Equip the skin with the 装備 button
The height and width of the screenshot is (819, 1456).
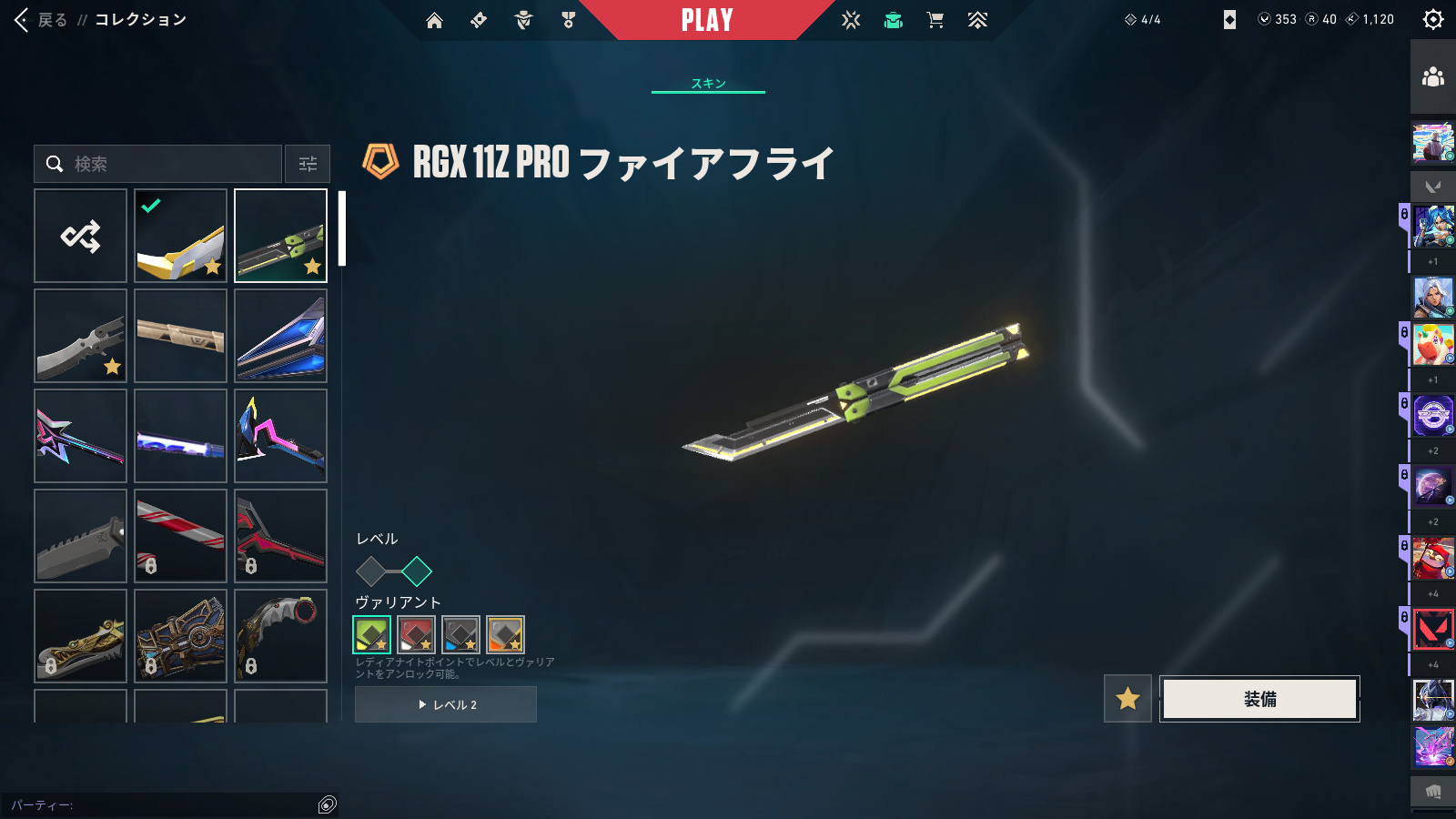pos(1259,699)
